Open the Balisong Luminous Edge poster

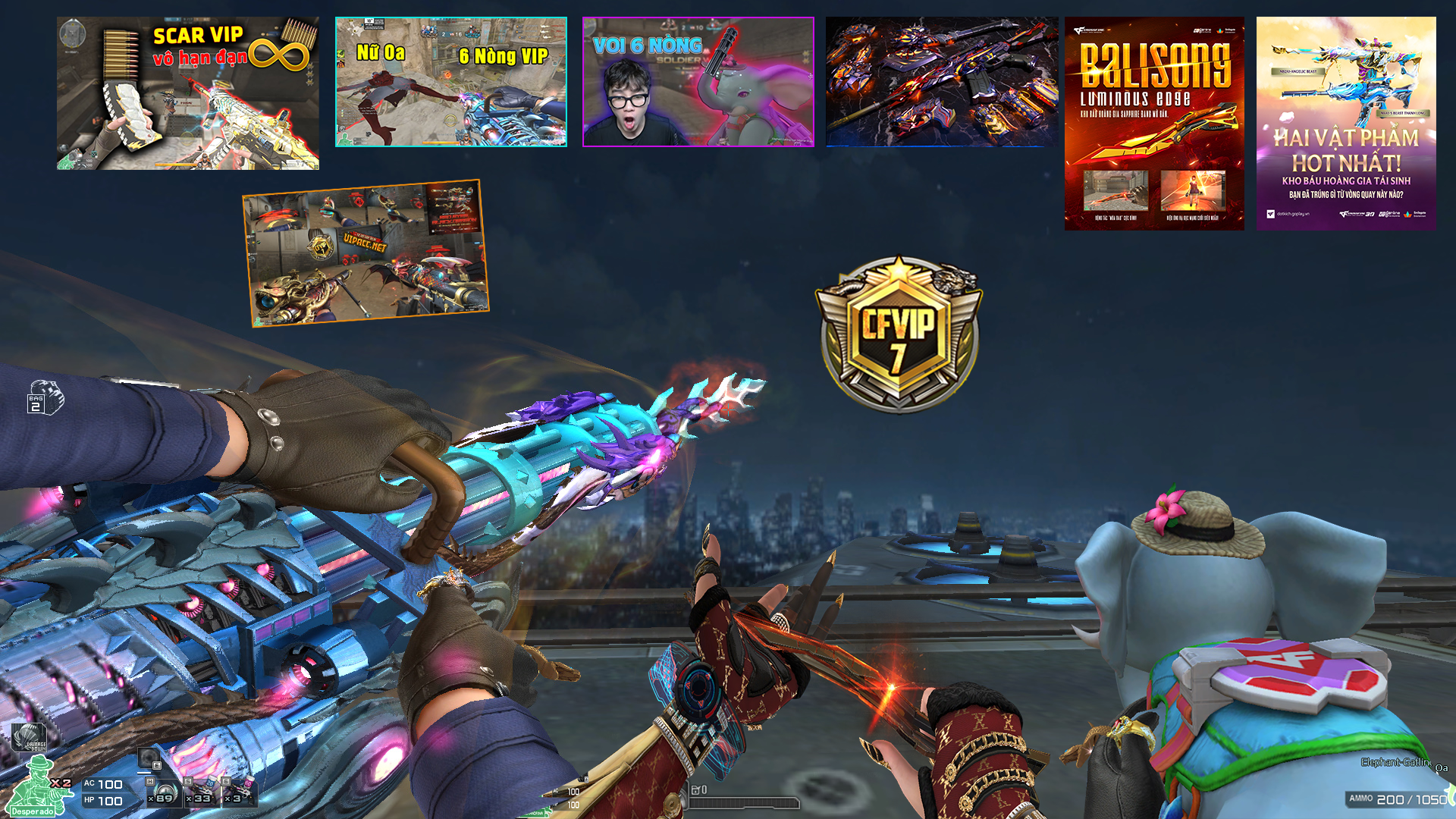[1153, 124]
